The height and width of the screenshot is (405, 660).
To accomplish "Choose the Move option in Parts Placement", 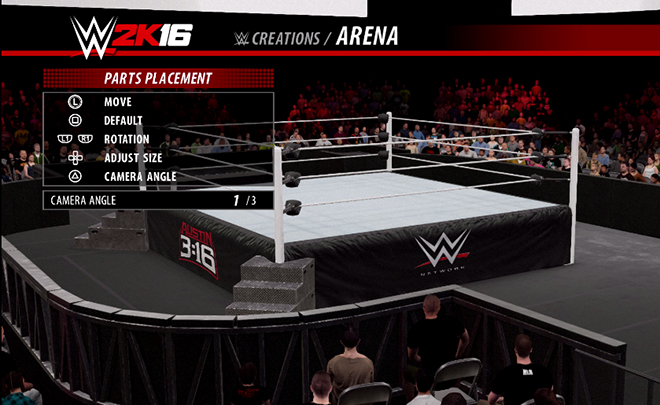I will click(x=117, y=101).
